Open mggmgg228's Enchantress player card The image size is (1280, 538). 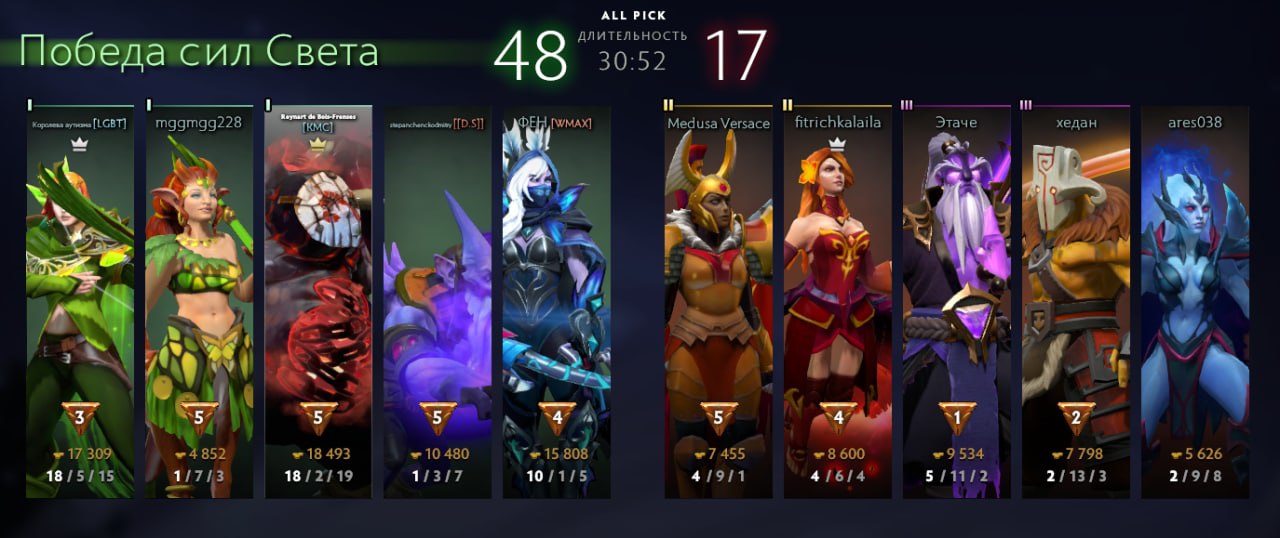pos(199,300)
